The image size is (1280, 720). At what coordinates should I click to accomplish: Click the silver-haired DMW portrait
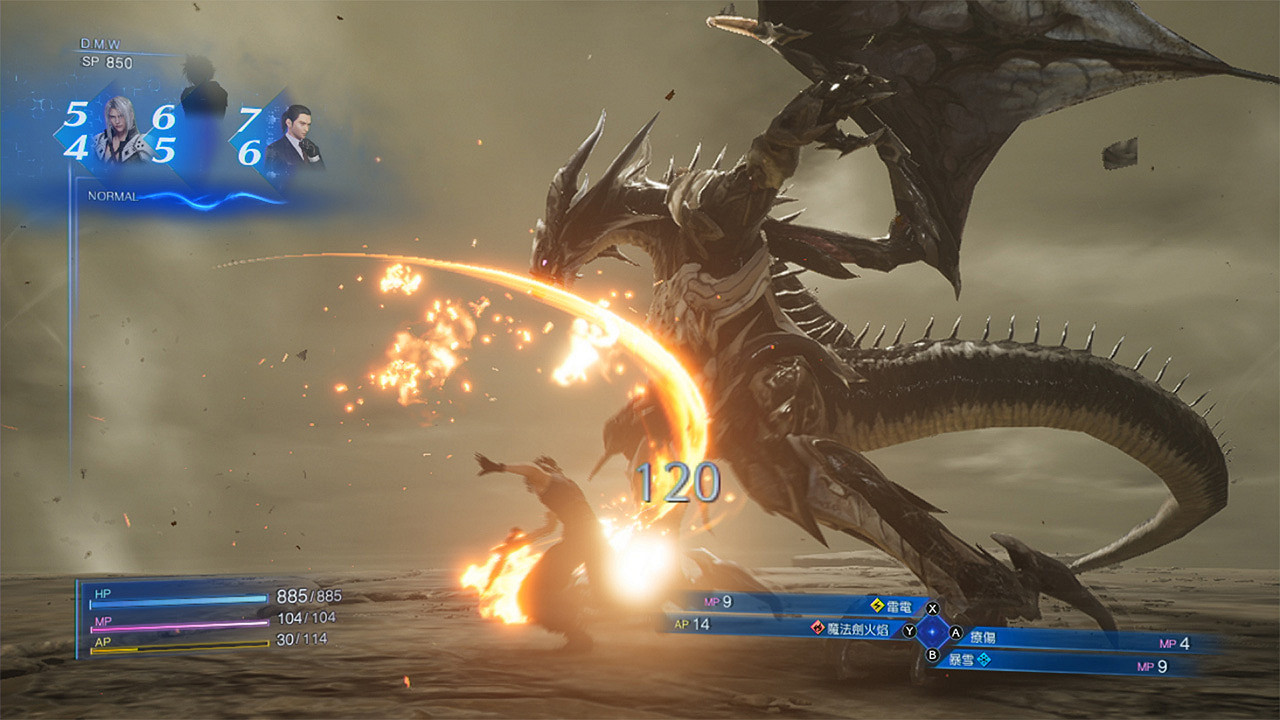click(119, 130)
